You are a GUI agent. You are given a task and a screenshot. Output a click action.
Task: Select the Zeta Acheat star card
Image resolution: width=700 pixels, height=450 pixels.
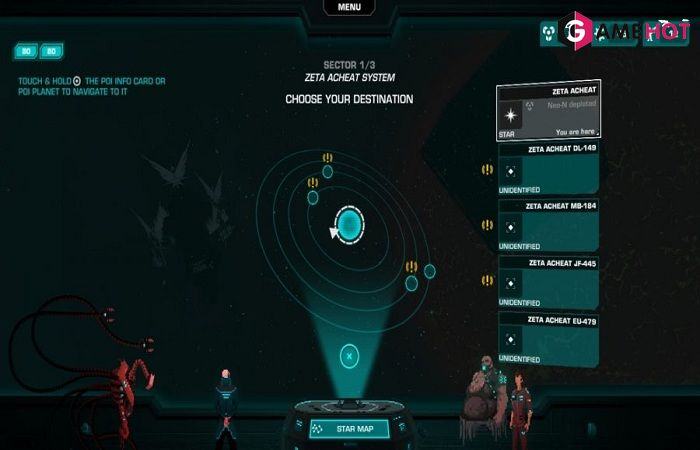click(548, 112)
